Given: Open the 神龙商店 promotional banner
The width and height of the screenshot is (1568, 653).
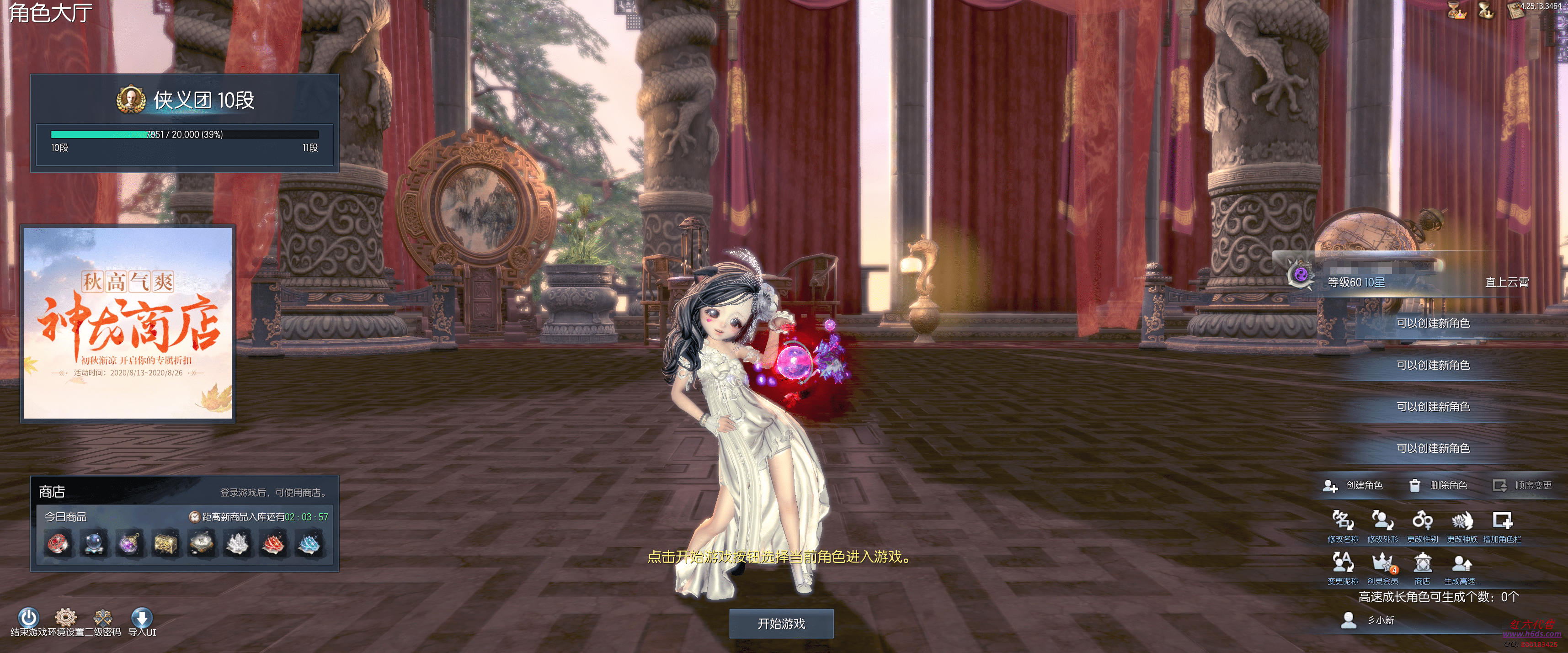Looking at the screenshot, I should tap(128, 323).
